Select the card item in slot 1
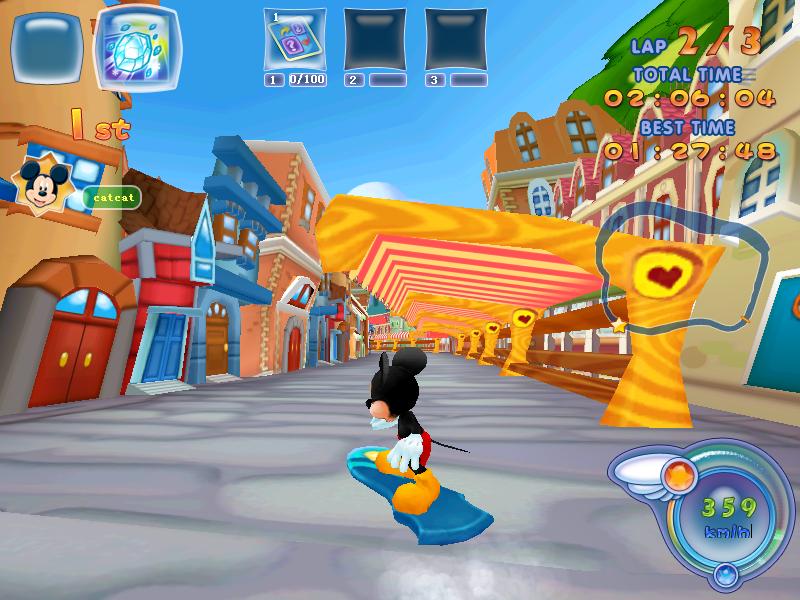The image size is (800, 600). pyautogui.click(x=295, y=39)
